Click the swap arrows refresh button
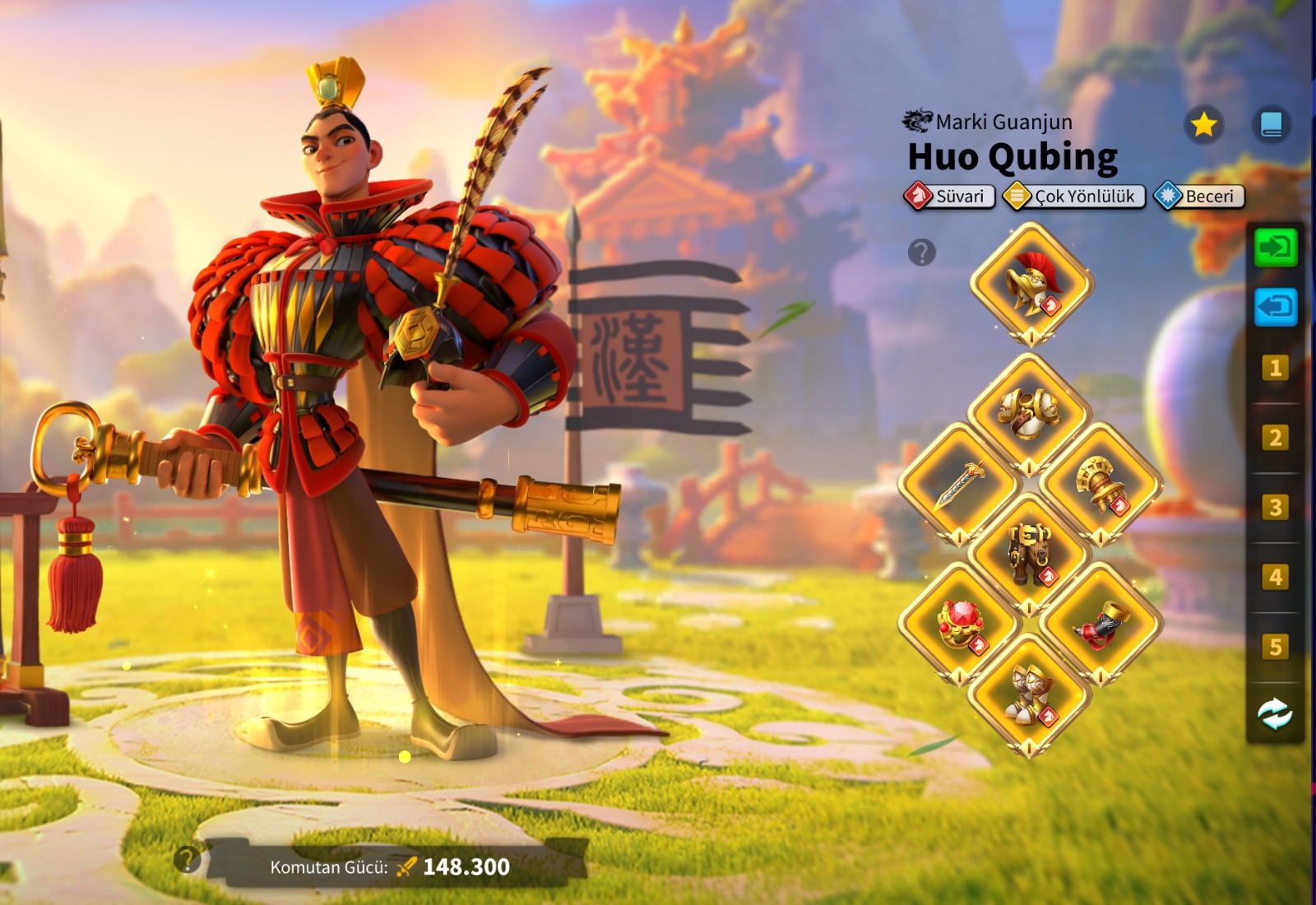The height and width of the screenshot is (905, 1316). [1275, 713]
